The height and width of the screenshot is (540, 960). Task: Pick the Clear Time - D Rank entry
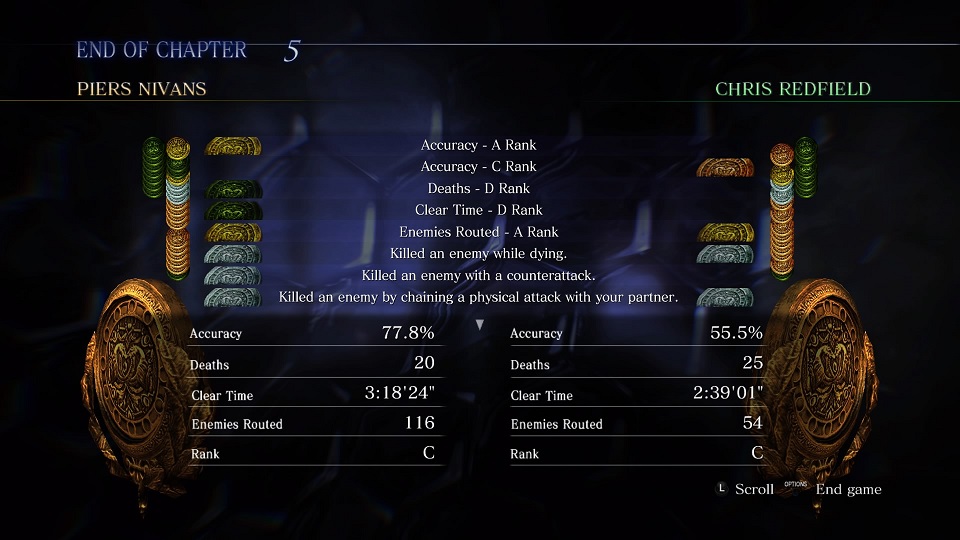click(478, 210)
